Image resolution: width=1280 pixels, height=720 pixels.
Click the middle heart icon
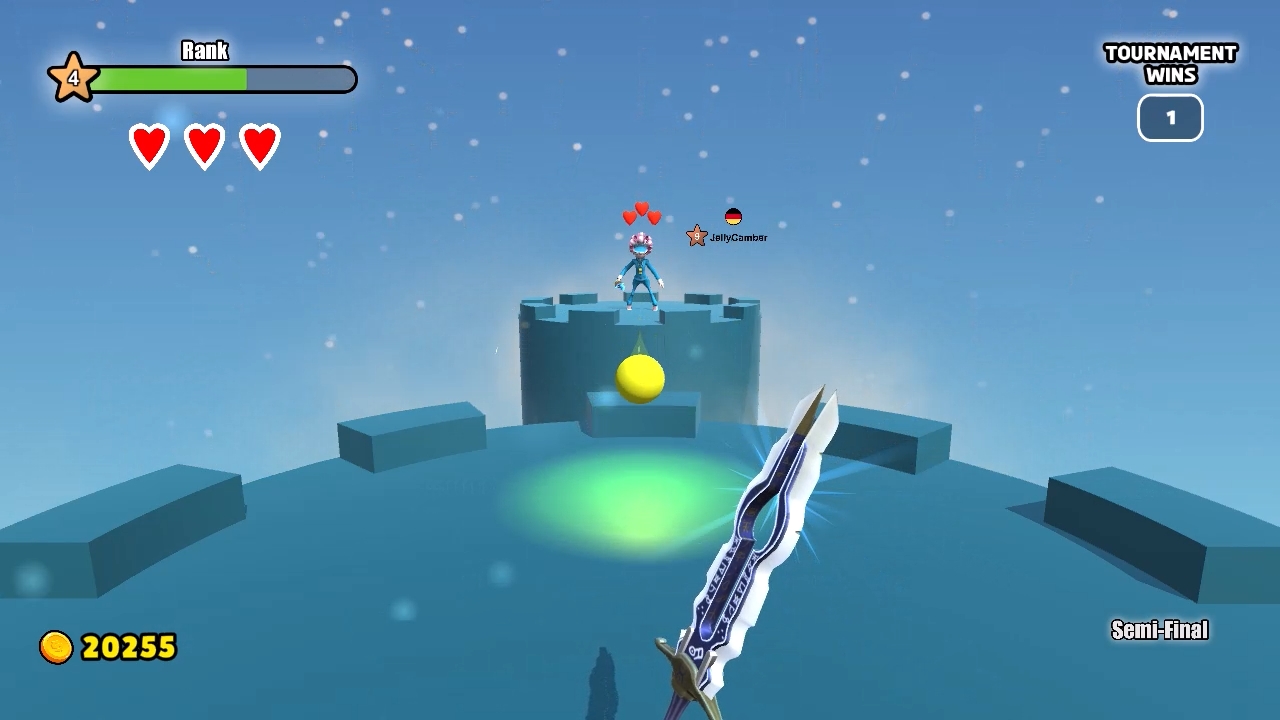point(204,143)
